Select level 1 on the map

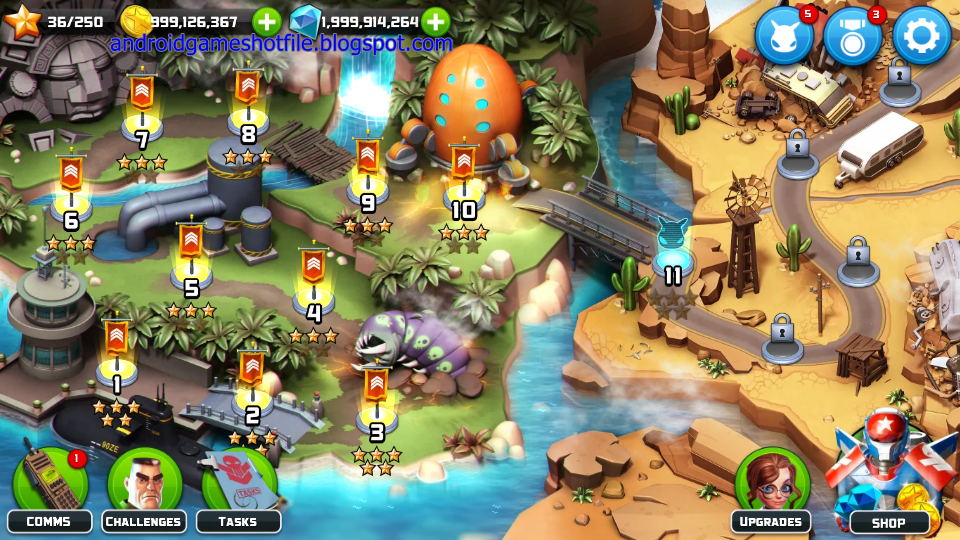(x=116, y=350)
